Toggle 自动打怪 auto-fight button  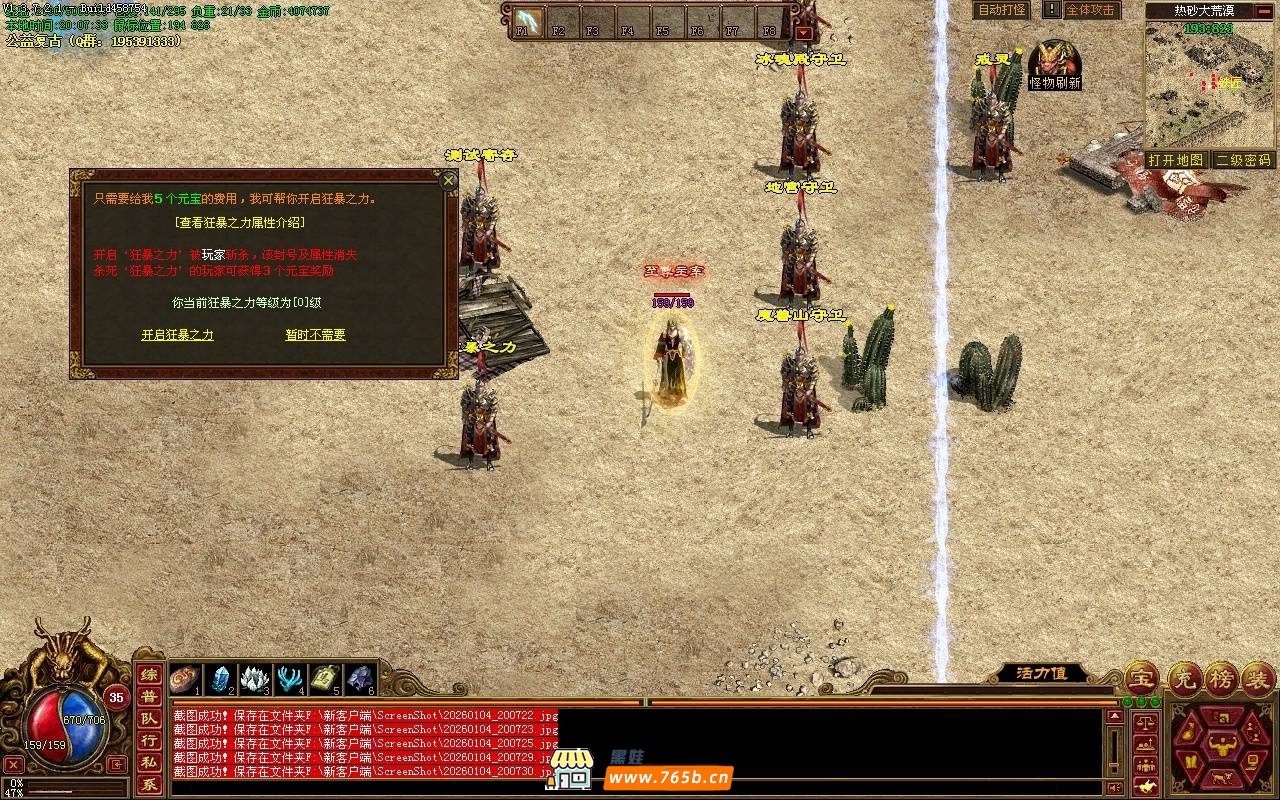[1001, 10]
